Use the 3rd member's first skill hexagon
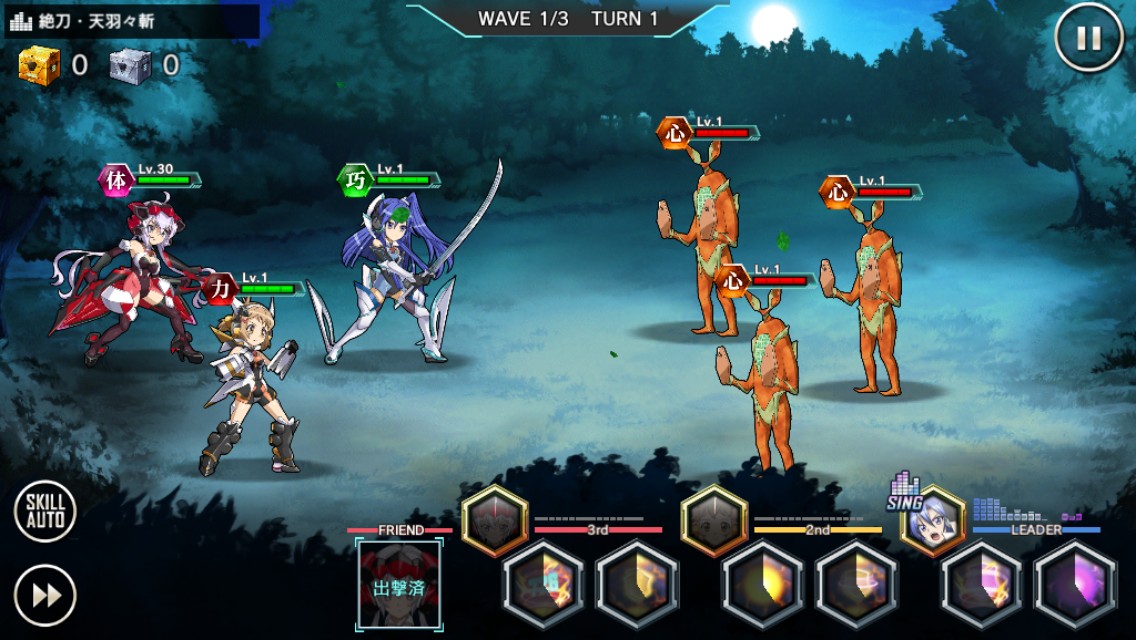This screenshot has height=640, width=1136. 544,585
